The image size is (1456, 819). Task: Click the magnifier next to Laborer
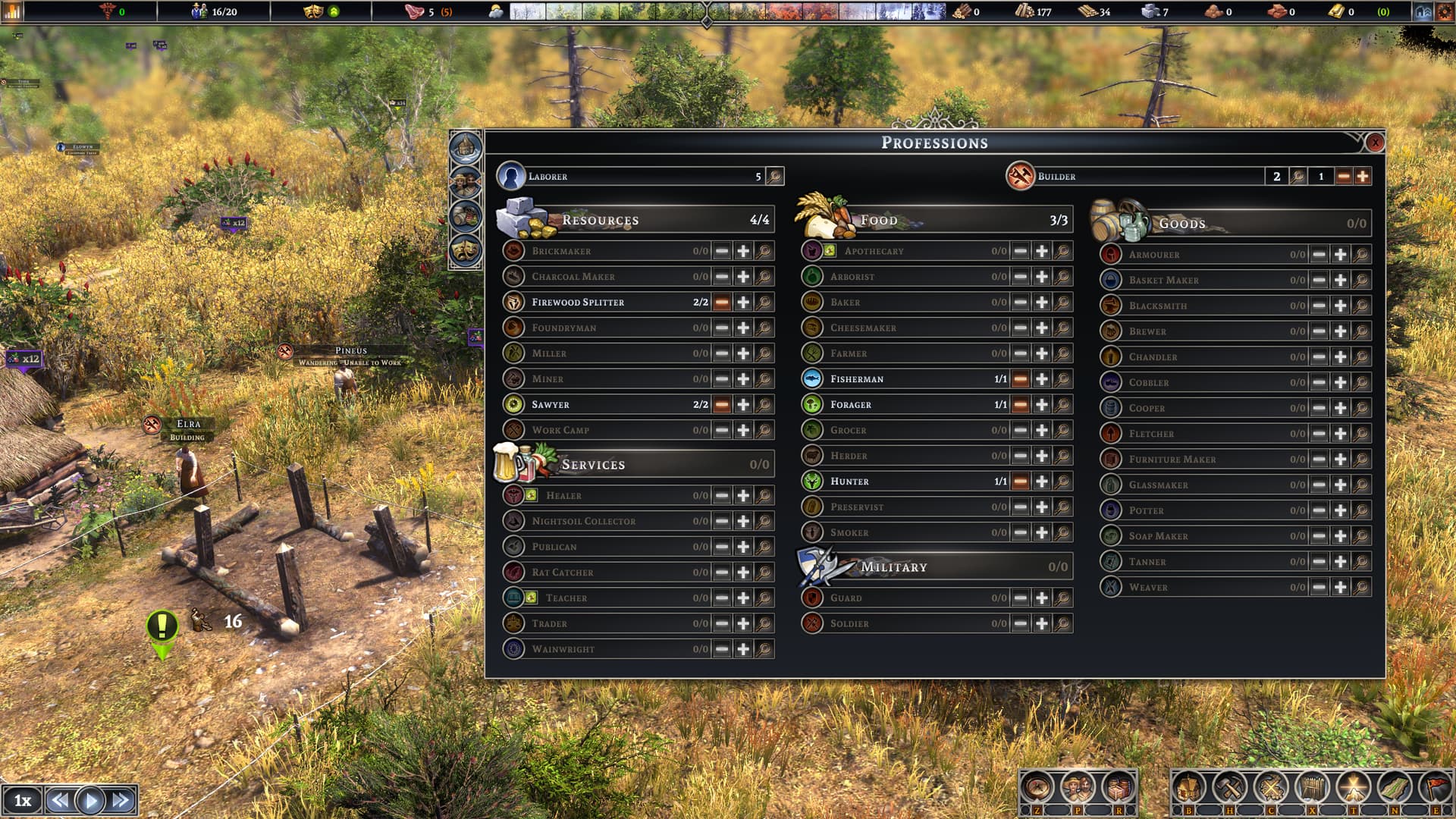point(773,176)
